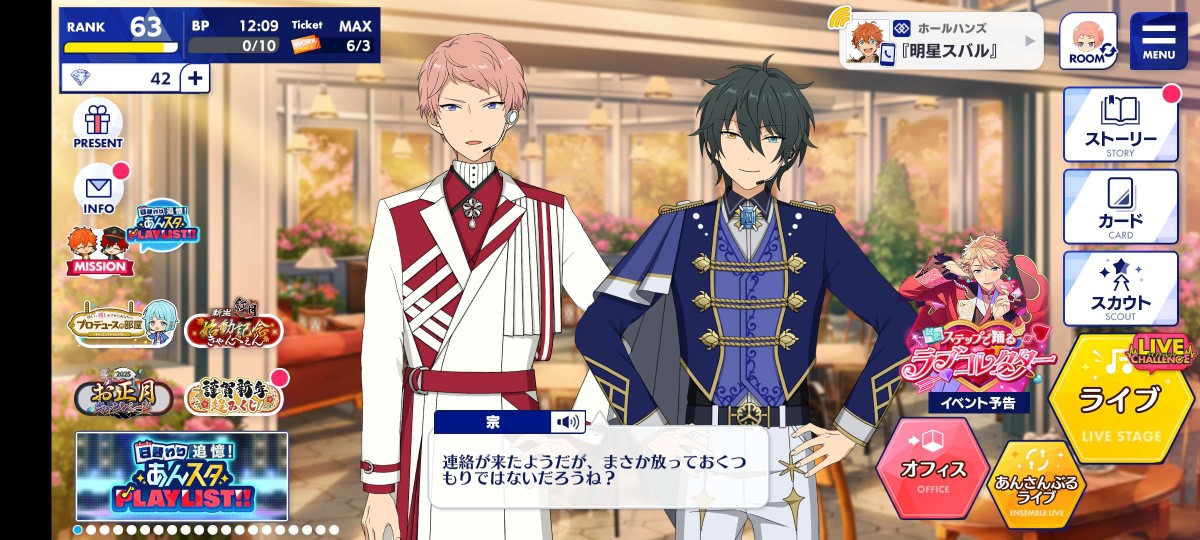Play the voice line speaker icon
The height and width of the screenshot is (540, 1200).
click(x=567, y=422)
